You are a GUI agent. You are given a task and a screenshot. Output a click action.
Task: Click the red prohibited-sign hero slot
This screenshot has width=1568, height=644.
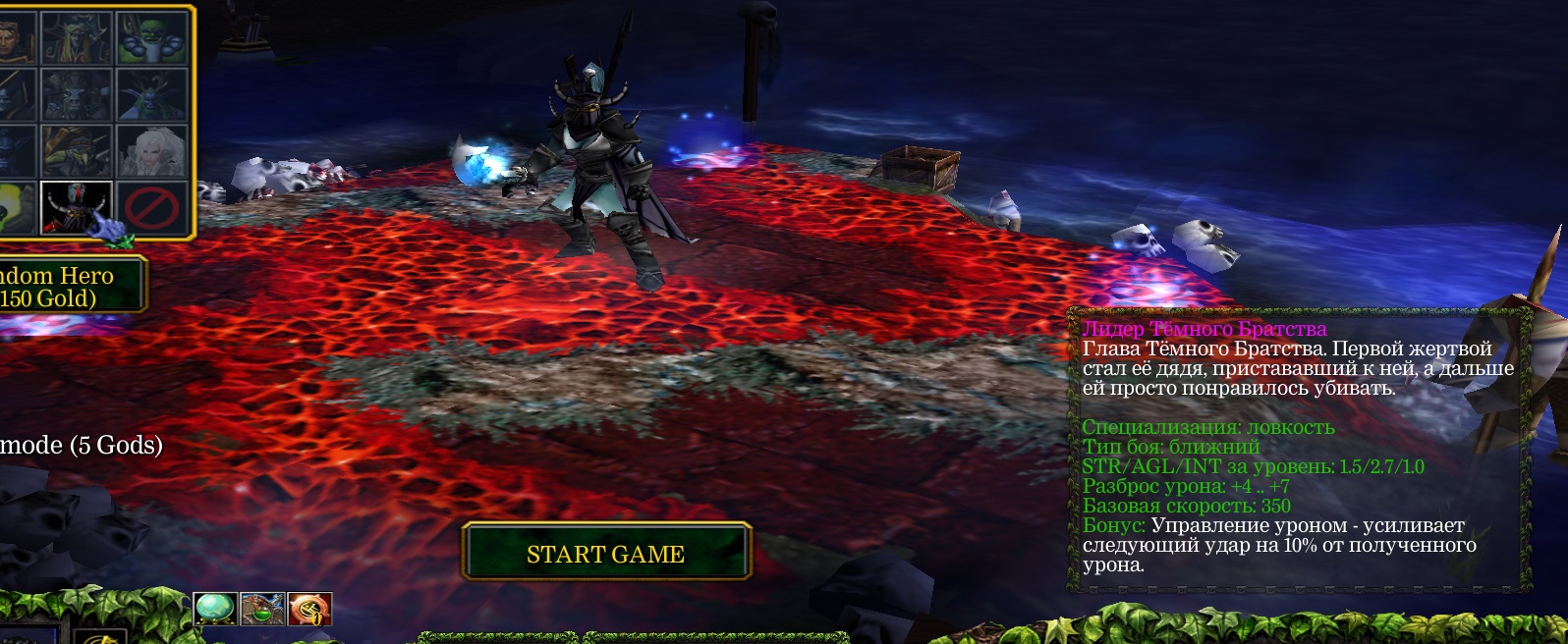[152, 207]
